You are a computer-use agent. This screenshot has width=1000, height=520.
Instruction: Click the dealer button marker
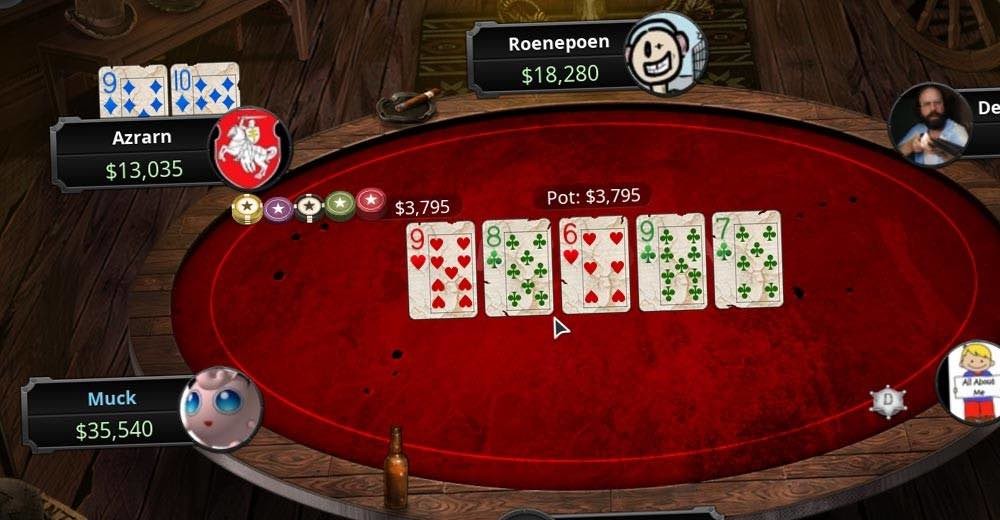click(x=887, y=402)
